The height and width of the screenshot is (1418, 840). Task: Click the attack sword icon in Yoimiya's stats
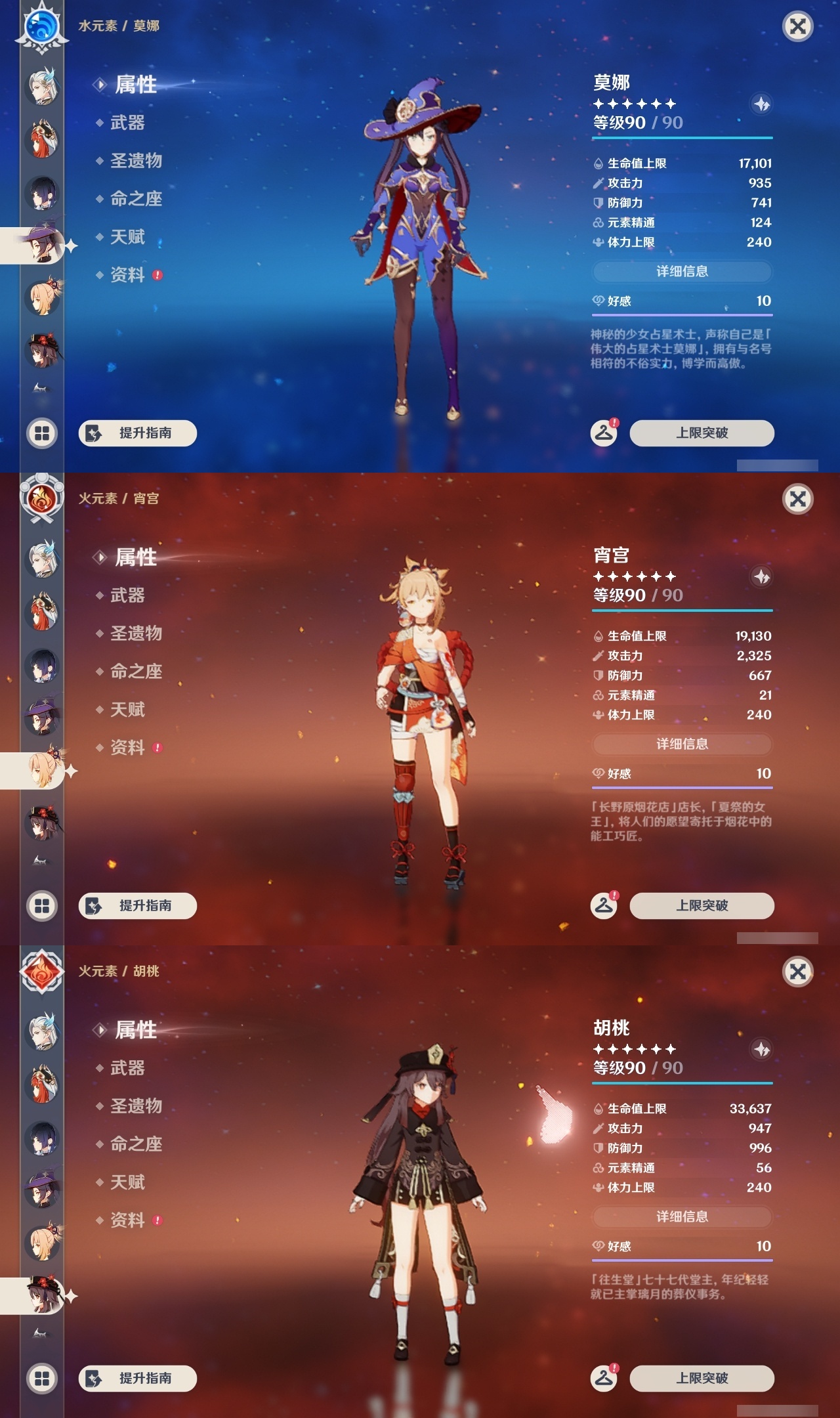coord(598,656)
